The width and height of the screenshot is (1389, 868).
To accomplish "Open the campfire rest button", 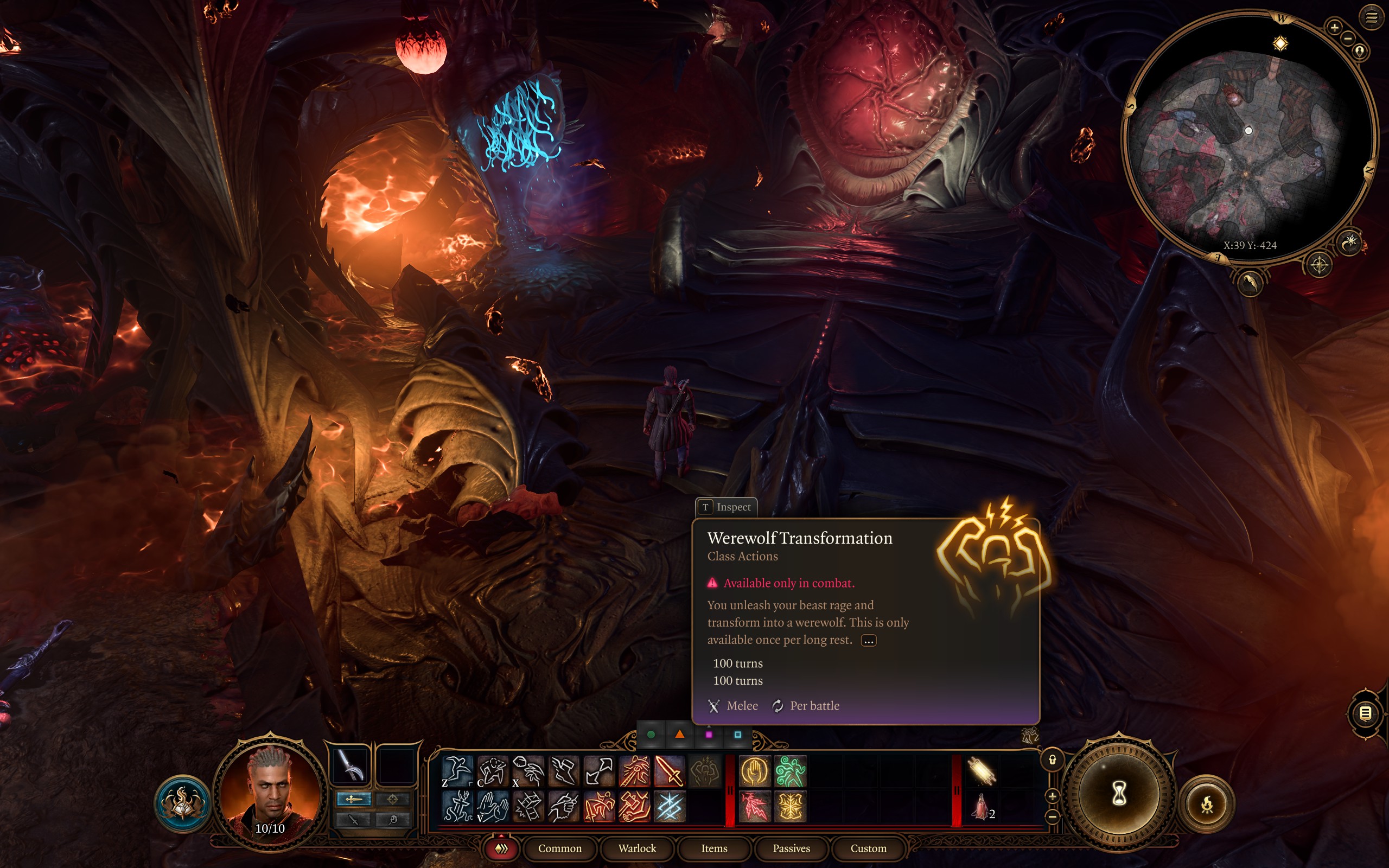I will point(1207,805).
